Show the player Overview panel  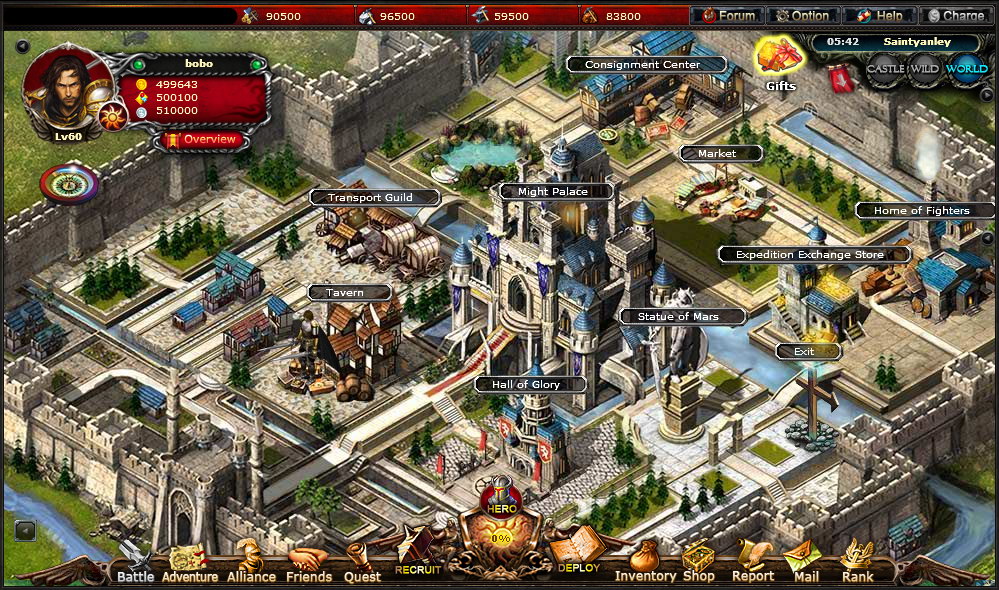click(201, 139)
